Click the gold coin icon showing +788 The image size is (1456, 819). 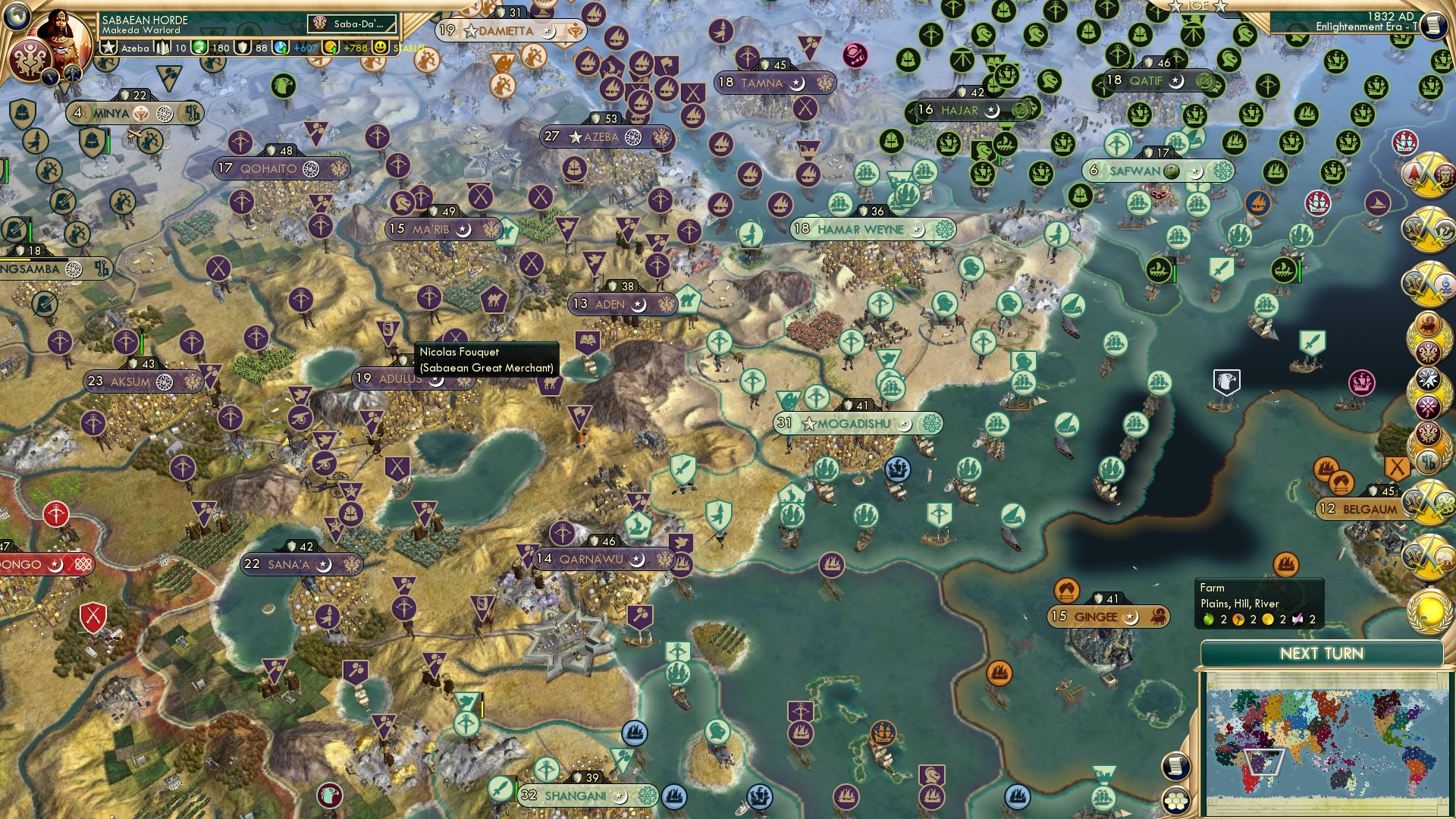click(x=332, y=48)
